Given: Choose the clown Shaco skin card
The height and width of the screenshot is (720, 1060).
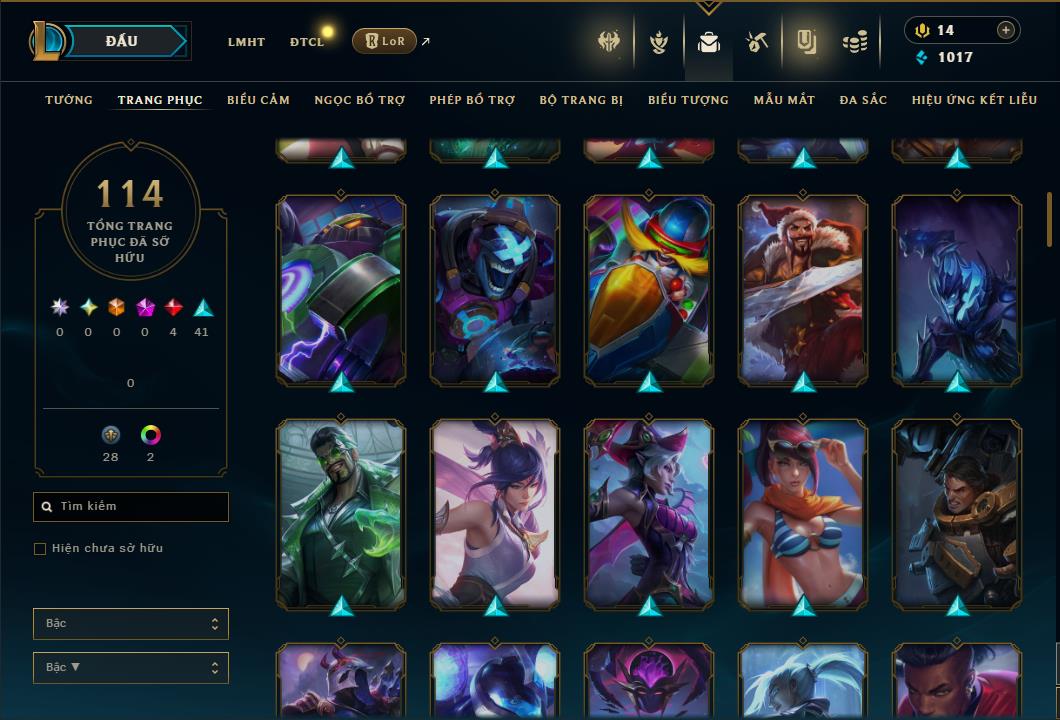Looking at the screenshot, I should pos(649,289).
